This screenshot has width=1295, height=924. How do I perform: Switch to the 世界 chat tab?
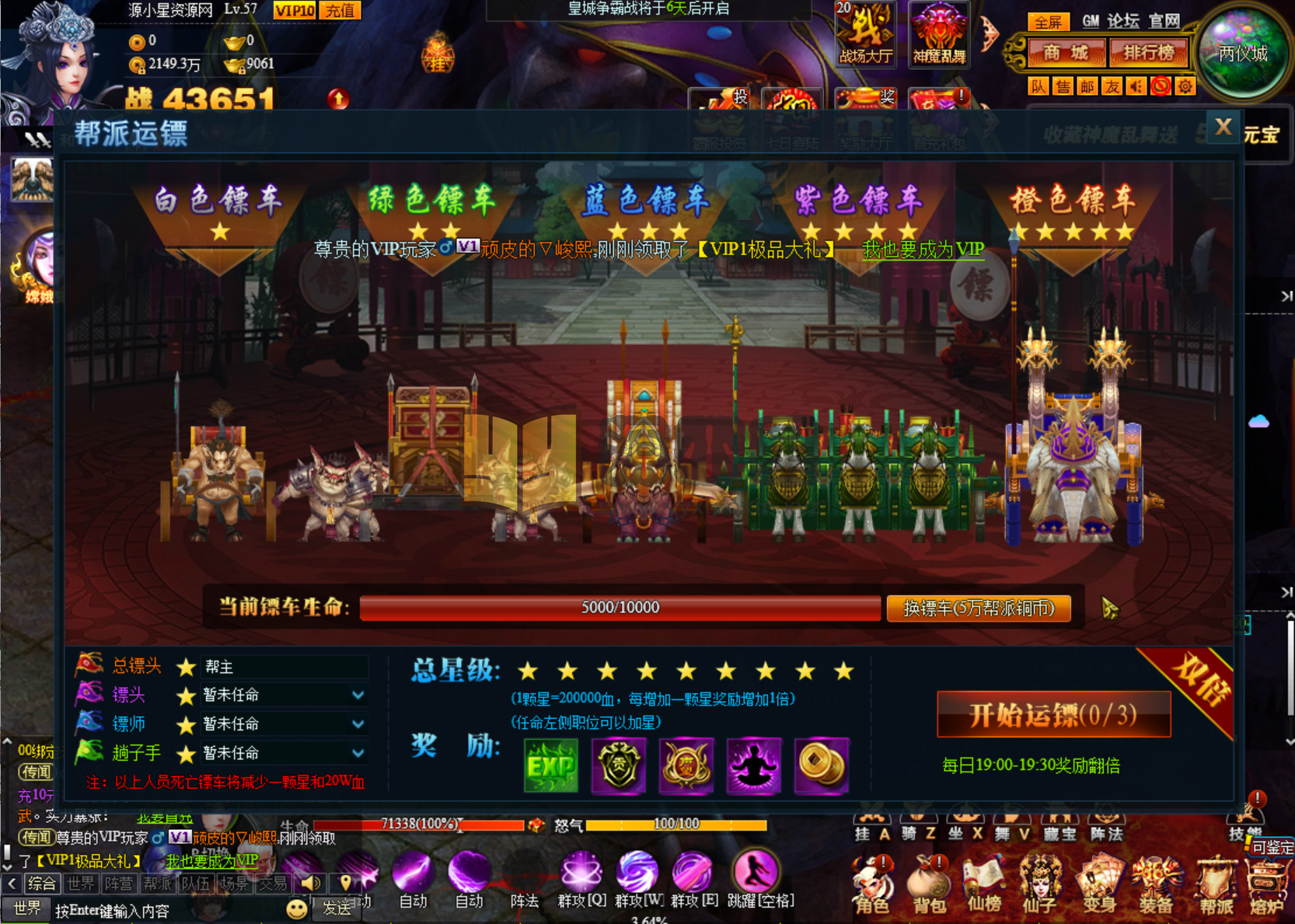pyautogui.click(x=80, y=883)
